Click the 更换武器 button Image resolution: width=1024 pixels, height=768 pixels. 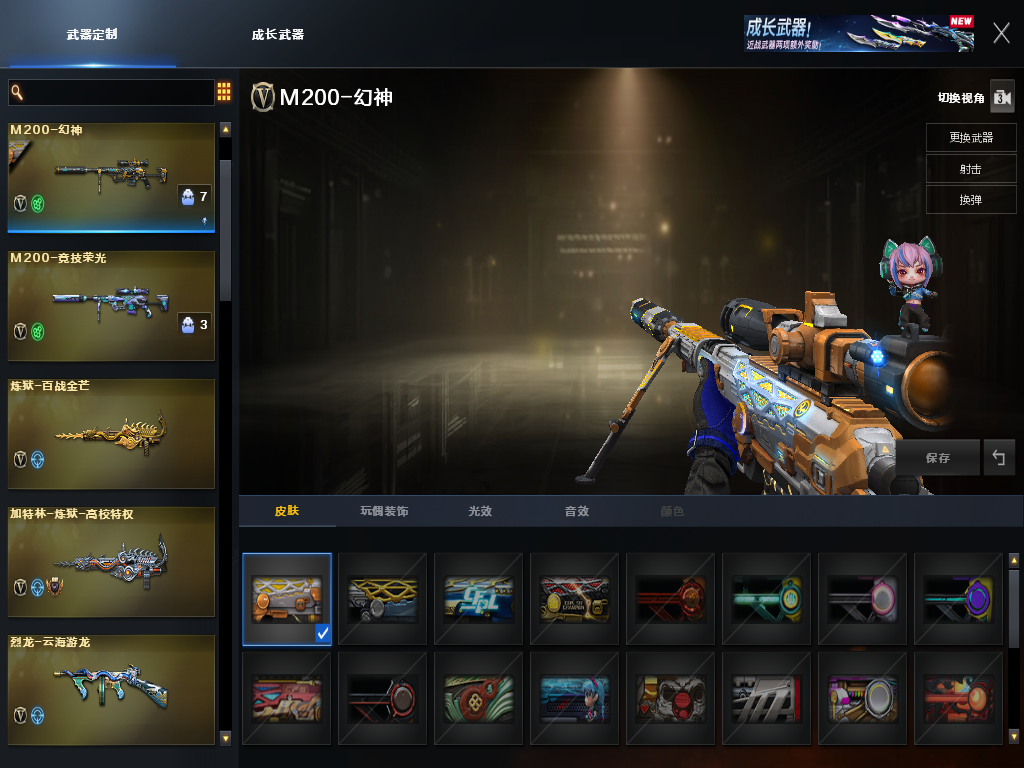[971, 138]
